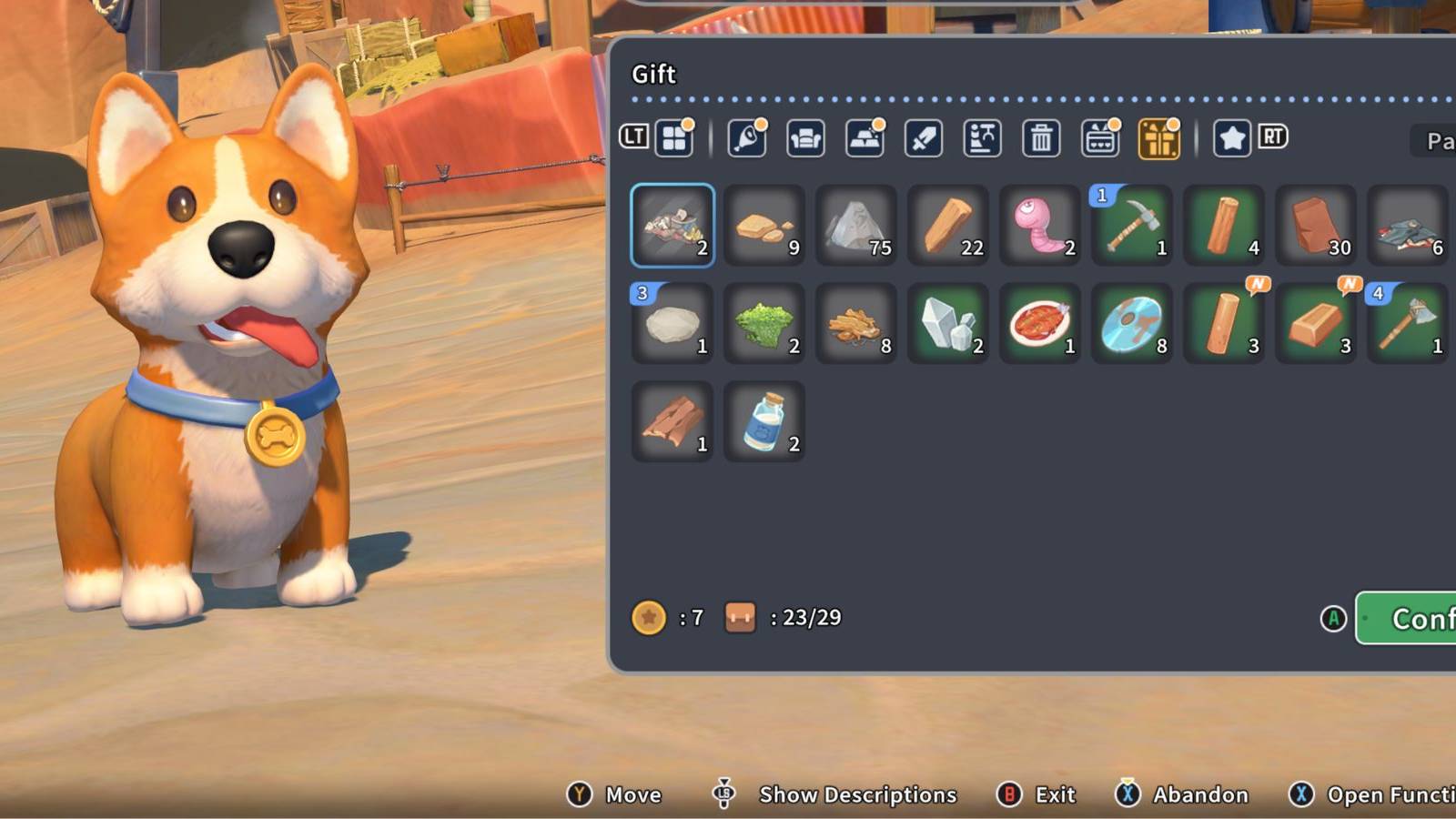The image size is (1456, 819).
Task: Select the highlighted gift box category icon
Action: coord(1159,138)
